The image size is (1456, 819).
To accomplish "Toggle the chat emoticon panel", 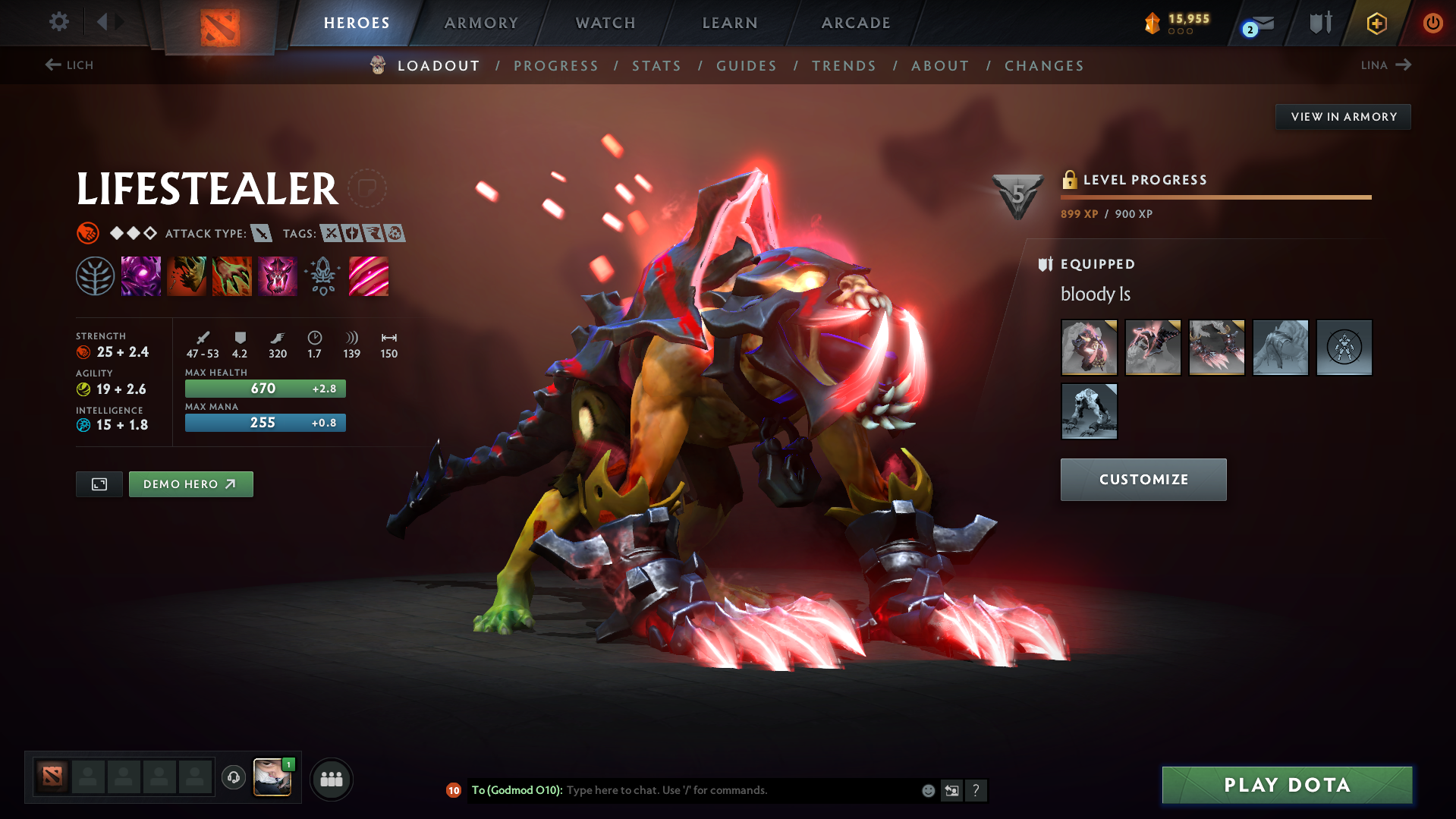I will tap(927, 790).
